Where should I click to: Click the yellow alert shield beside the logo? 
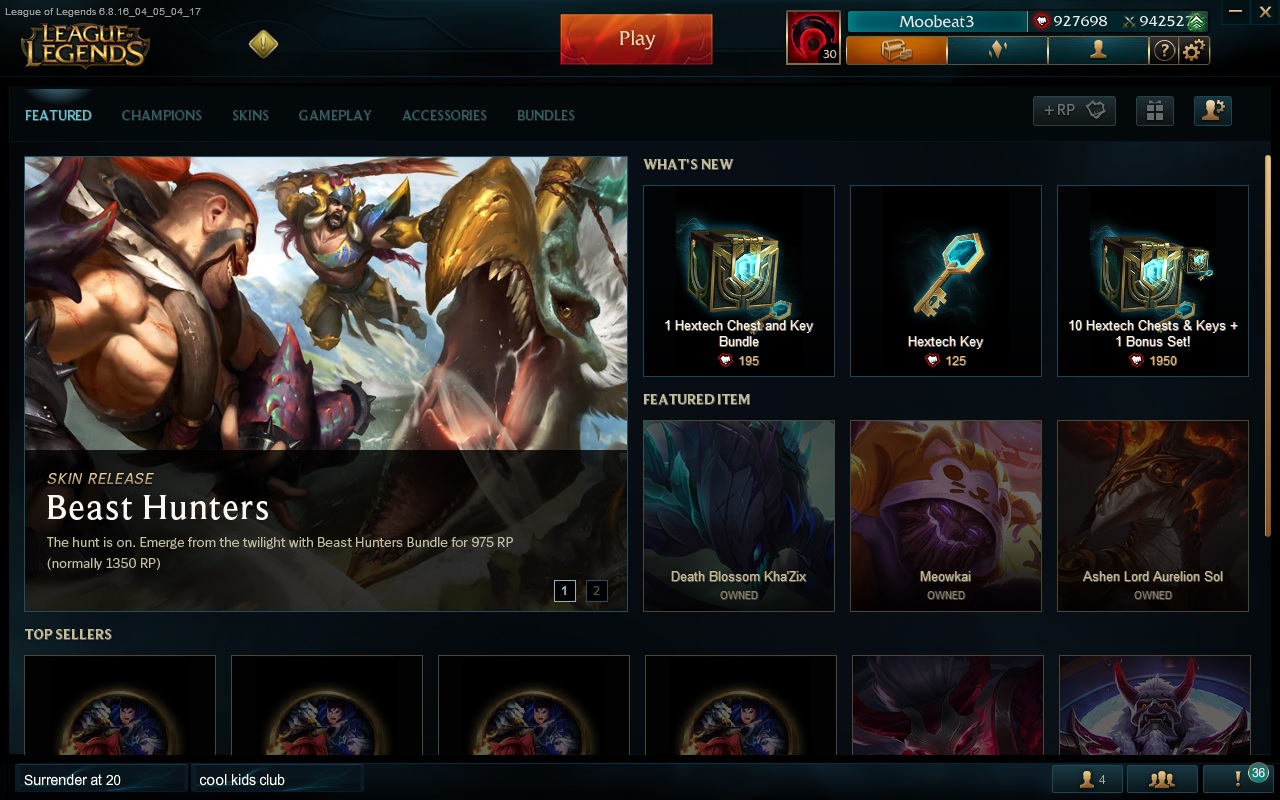(x=261, y=43)
